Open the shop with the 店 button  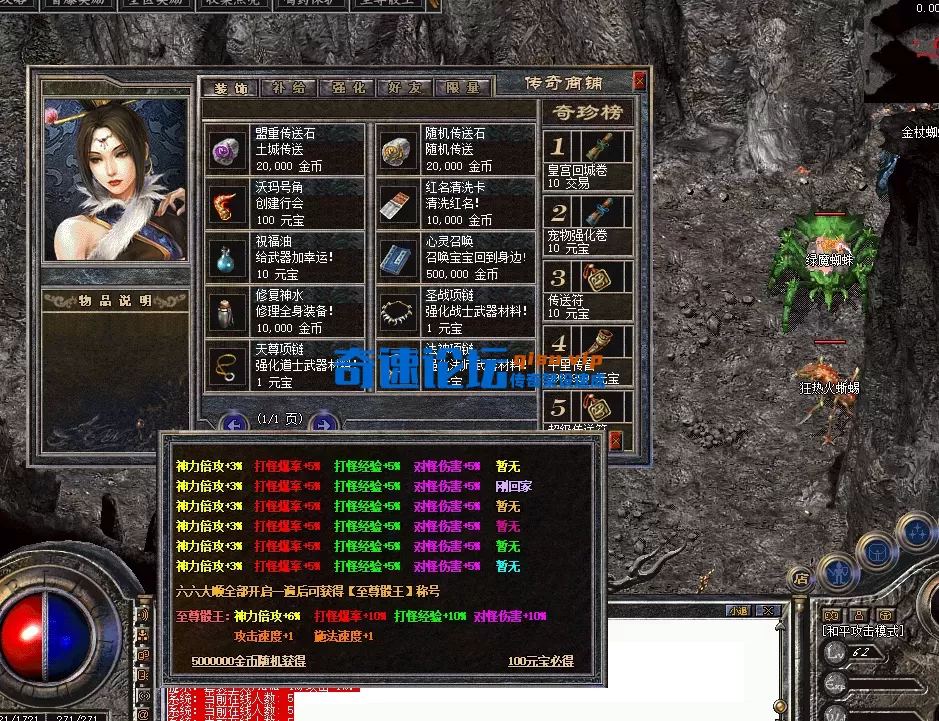800,577
